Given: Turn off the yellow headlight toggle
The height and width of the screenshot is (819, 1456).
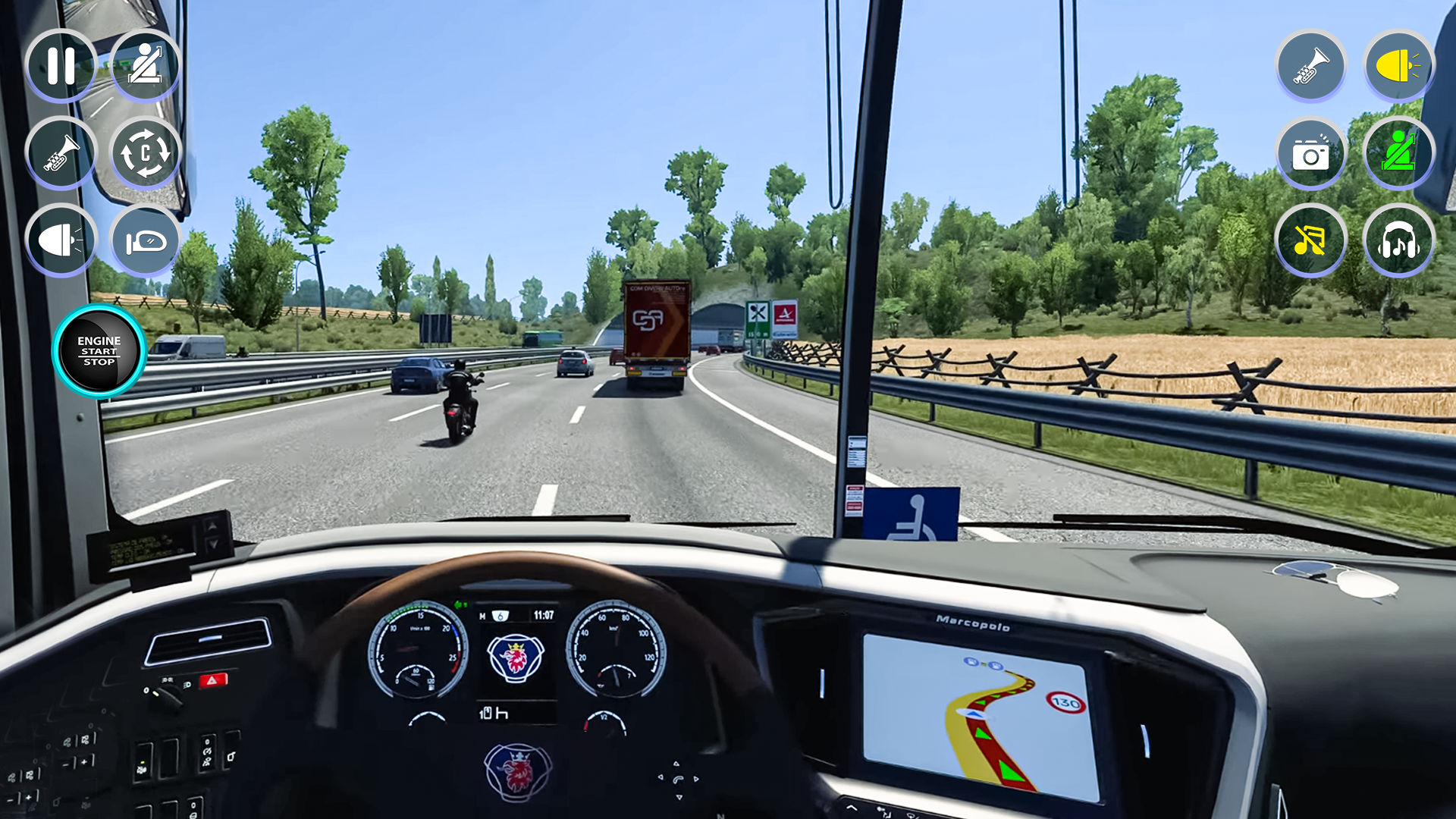Looking at the screenshot, I should 1398,67.
